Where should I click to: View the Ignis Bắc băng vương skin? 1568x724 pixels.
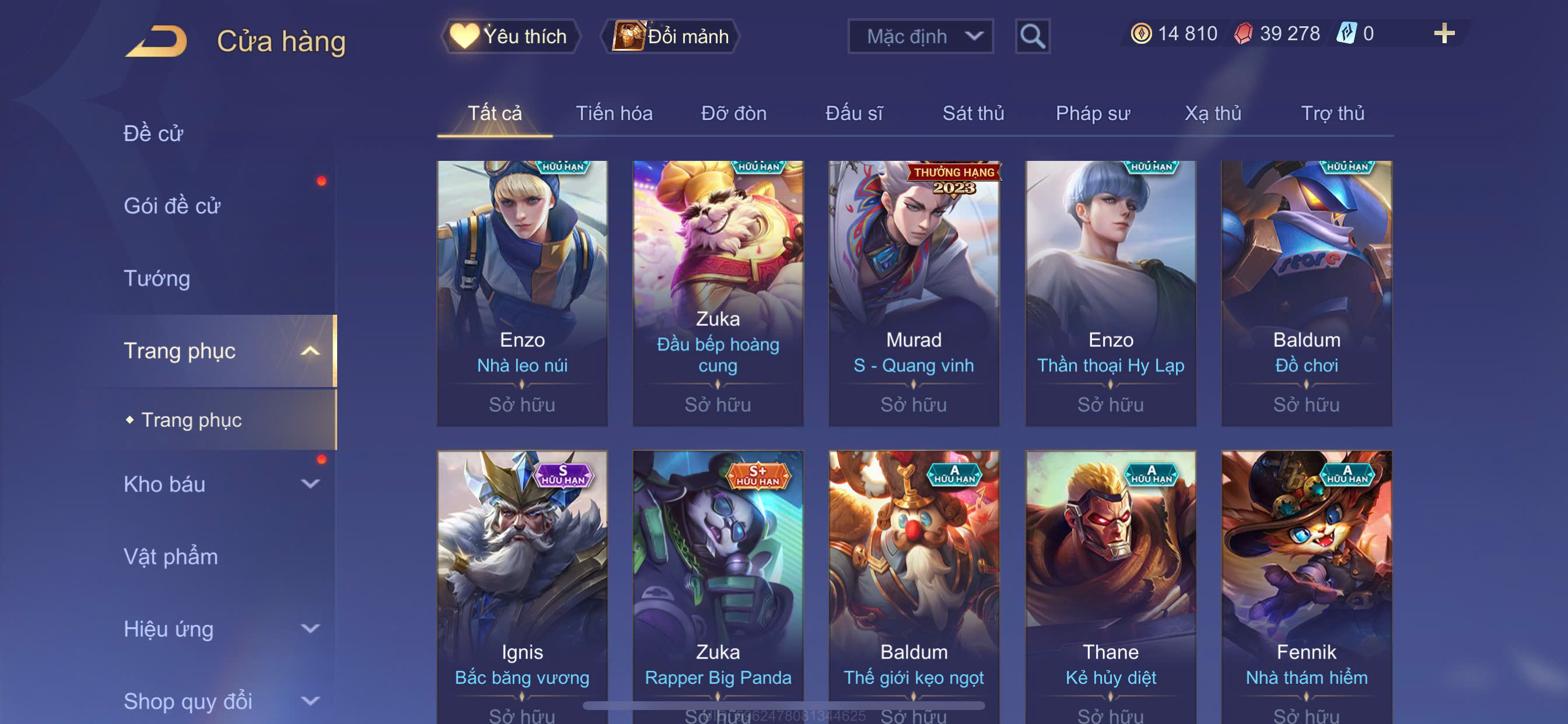521,584
